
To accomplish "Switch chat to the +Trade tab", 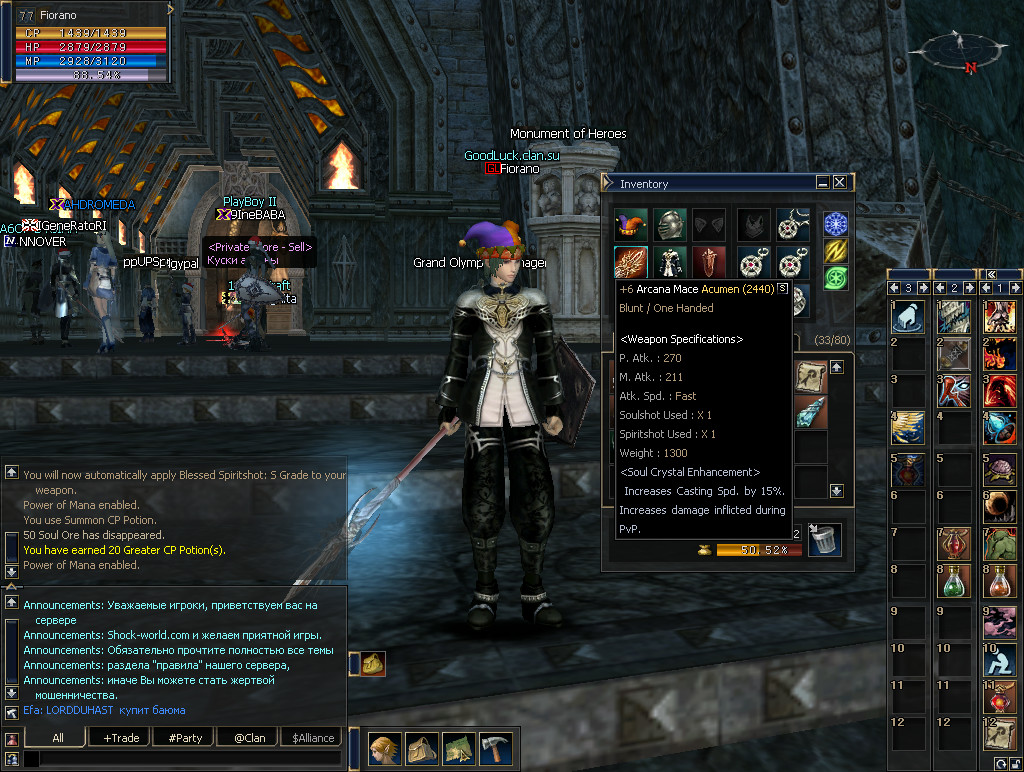I will click(121, 738).
